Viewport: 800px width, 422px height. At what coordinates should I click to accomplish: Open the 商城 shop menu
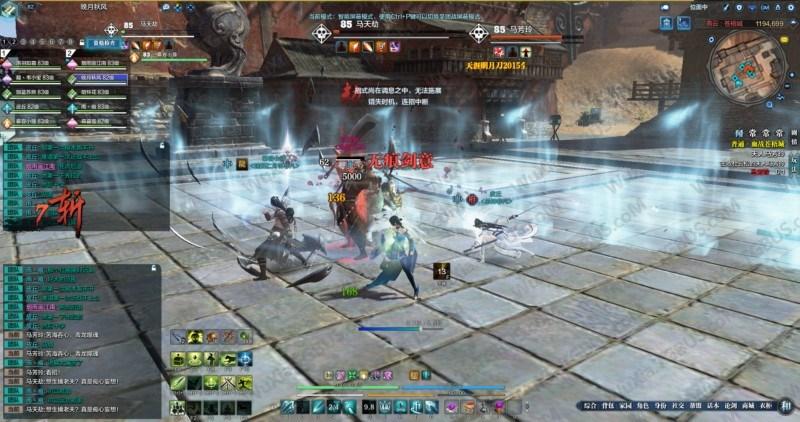[746, 406]
